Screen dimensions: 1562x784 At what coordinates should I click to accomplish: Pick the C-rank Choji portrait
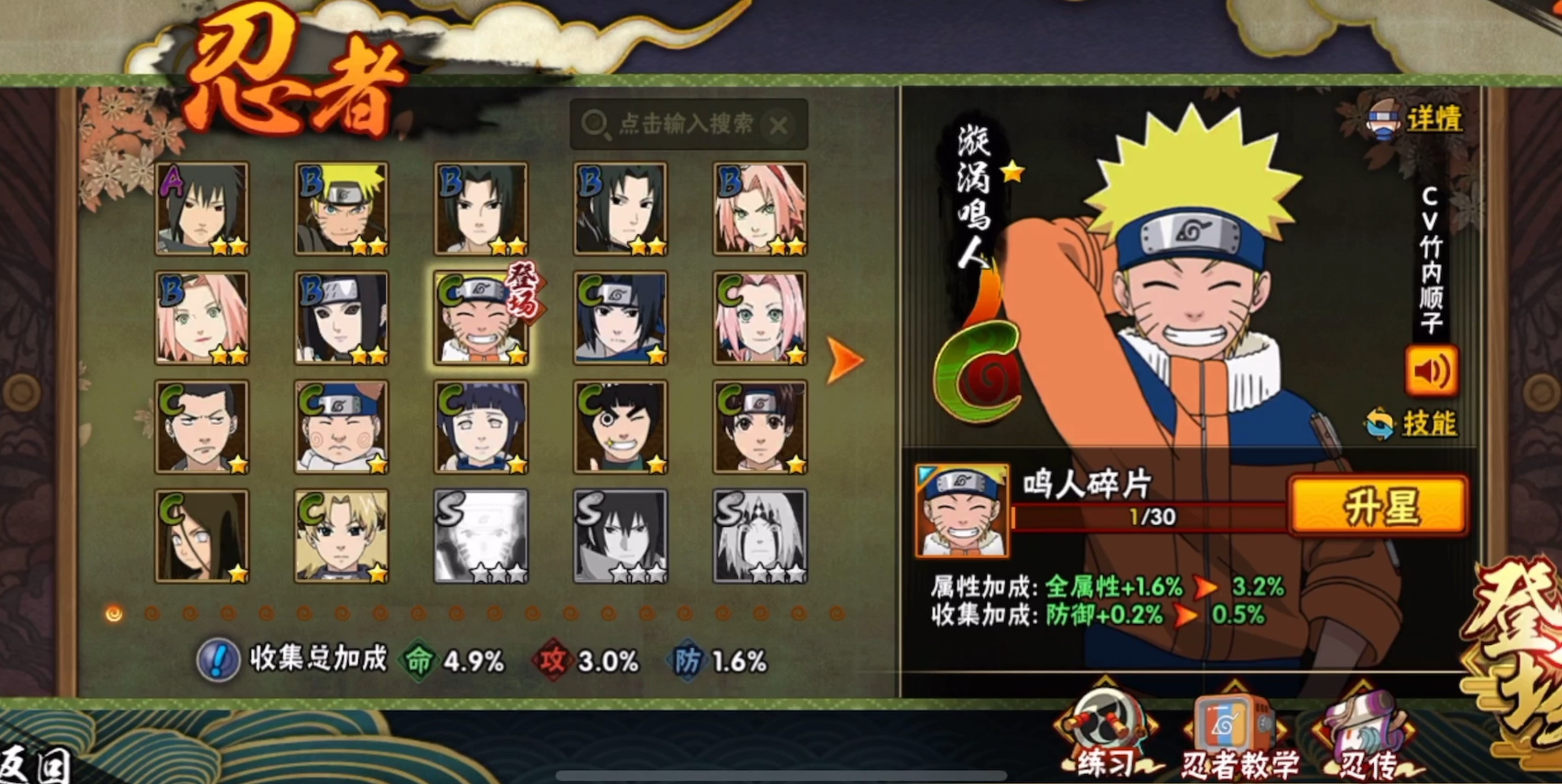341,427
